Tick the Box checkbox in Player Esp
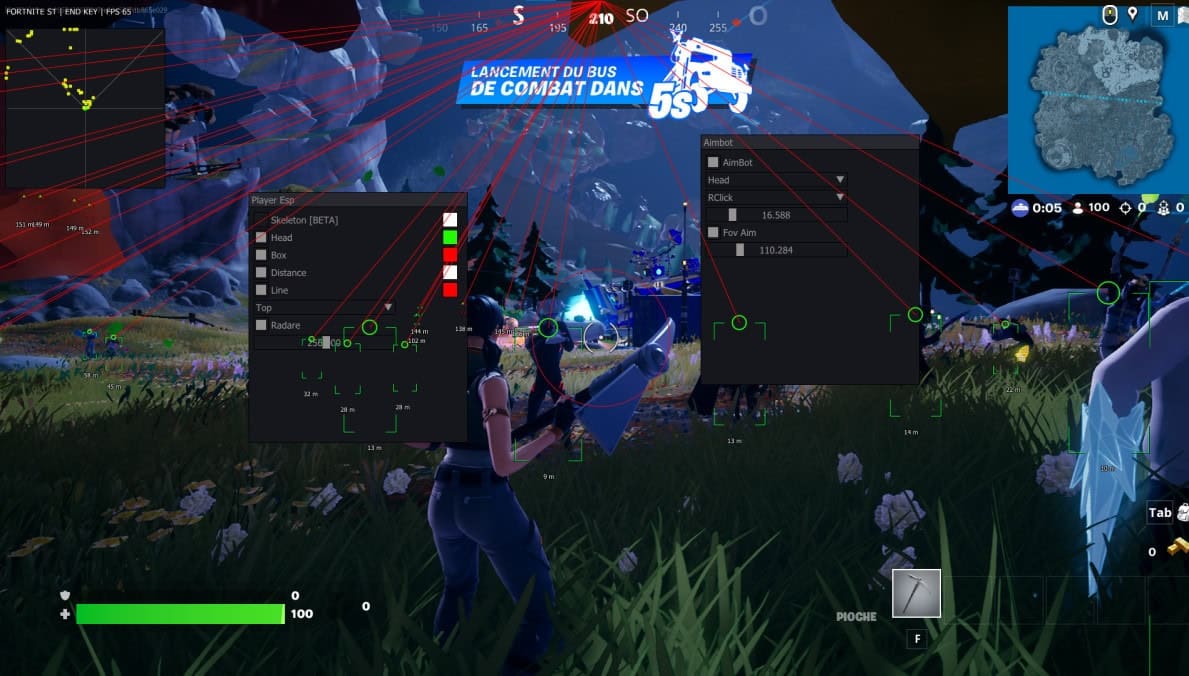The width and height of the screenshot is (1189, 676). tap(261, 255)
